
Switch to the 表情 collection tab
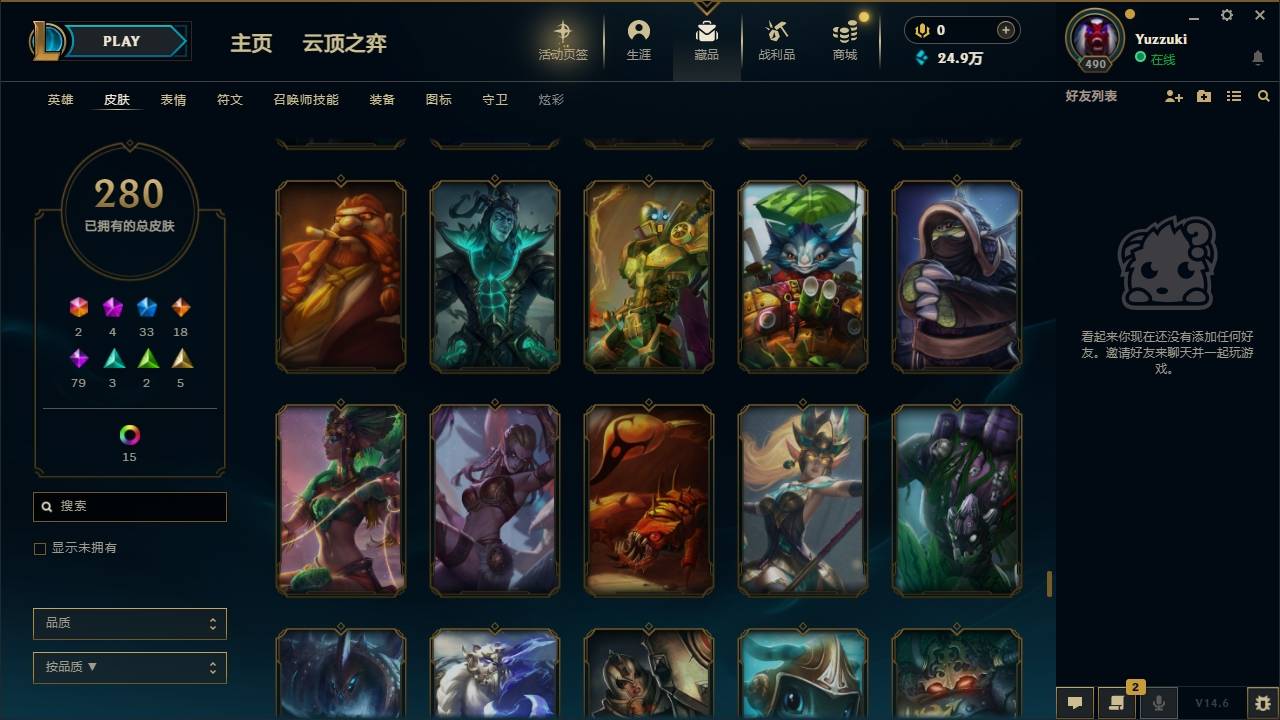(172, 100)
